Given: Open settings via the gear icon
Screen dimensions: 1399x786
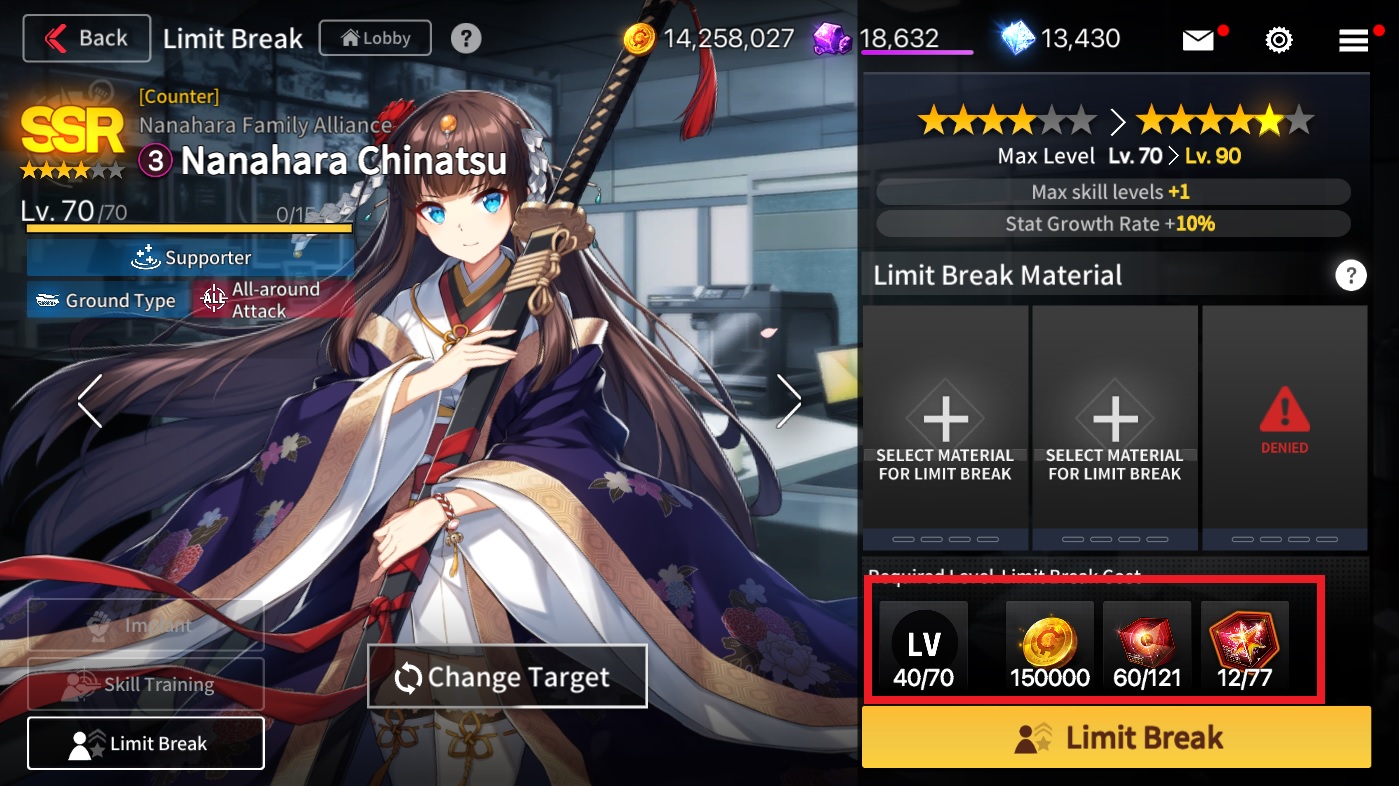Looking at the screenshot, I should point(1278,40).
